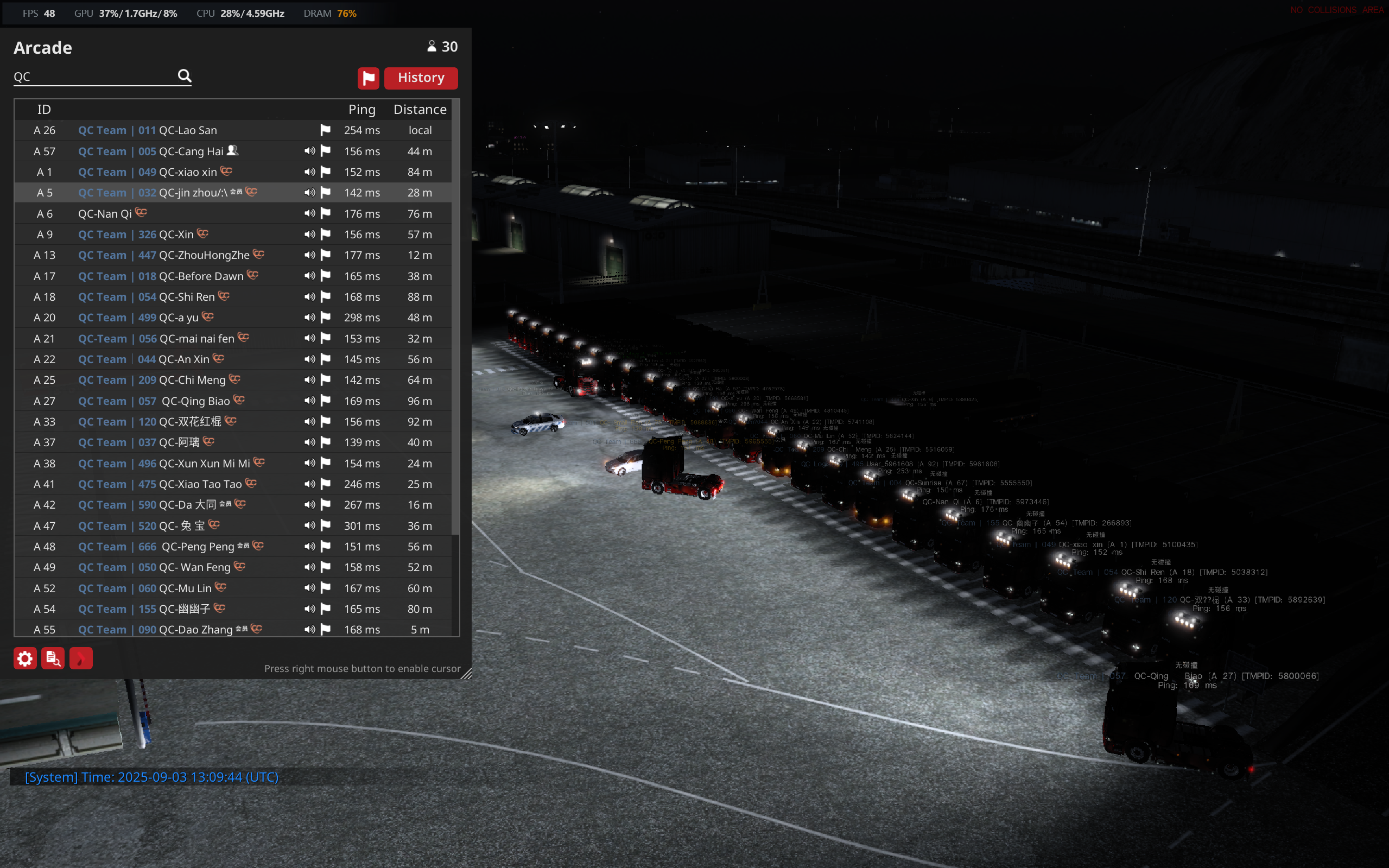Open the History panel
The width and height of the screenshot is (1389, 868).
[x=421, y=78]
